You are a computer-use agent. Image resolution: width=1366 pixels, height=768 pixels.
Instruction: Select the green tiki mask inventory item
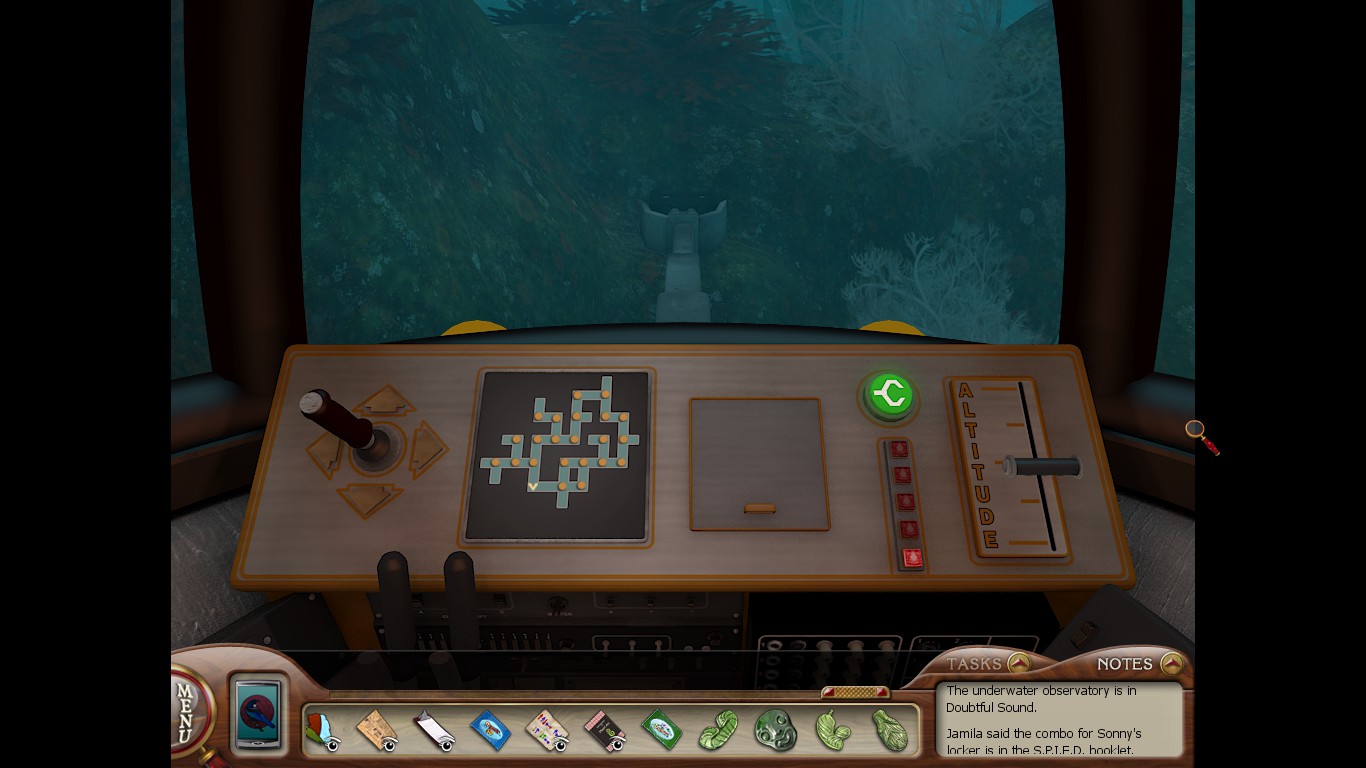pyautogui.click(x=774, y=729)
